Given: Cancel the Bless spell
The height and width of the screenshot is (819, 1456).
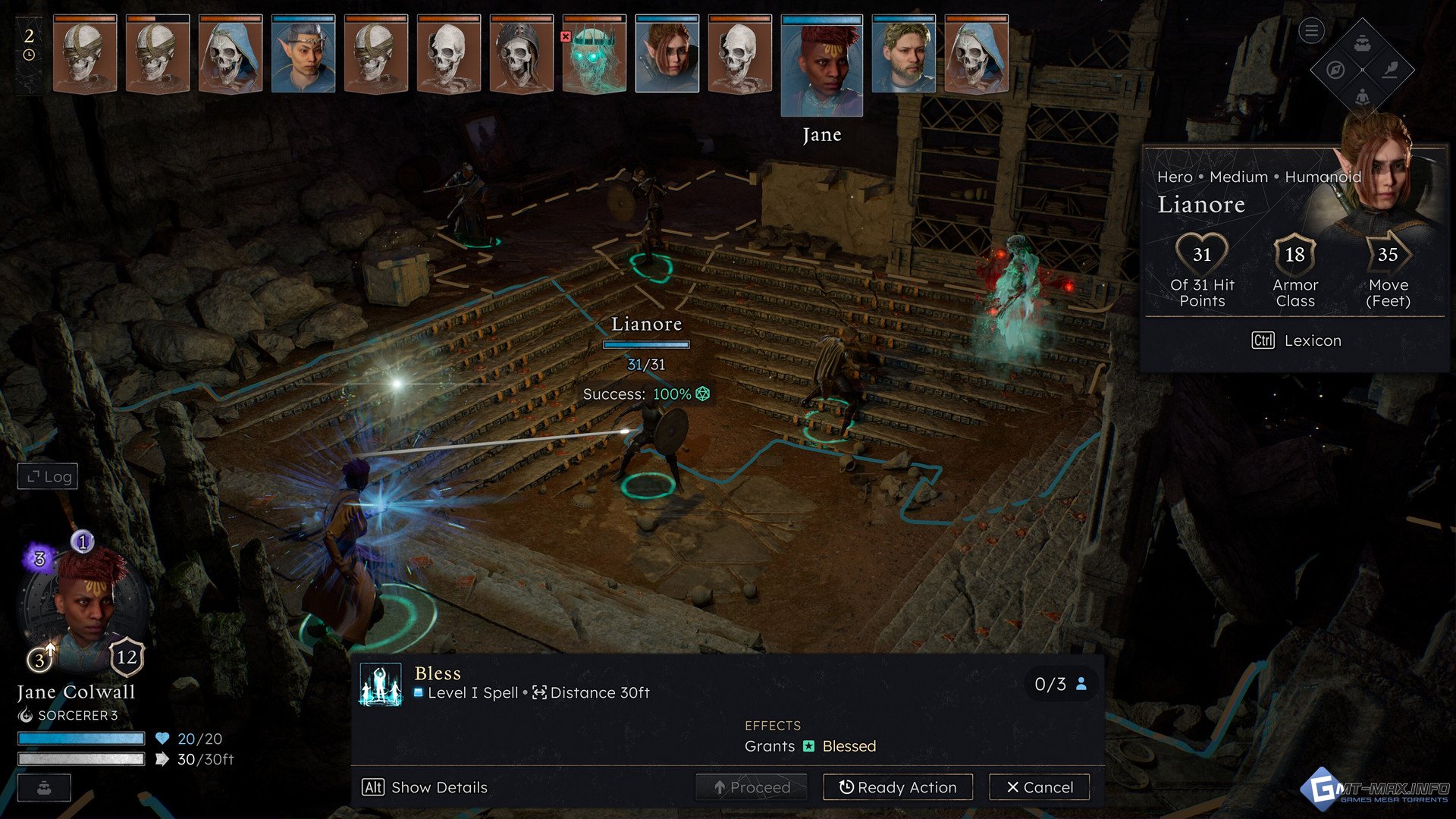Looking at the screenshot, I should [x=1039, y=787].
